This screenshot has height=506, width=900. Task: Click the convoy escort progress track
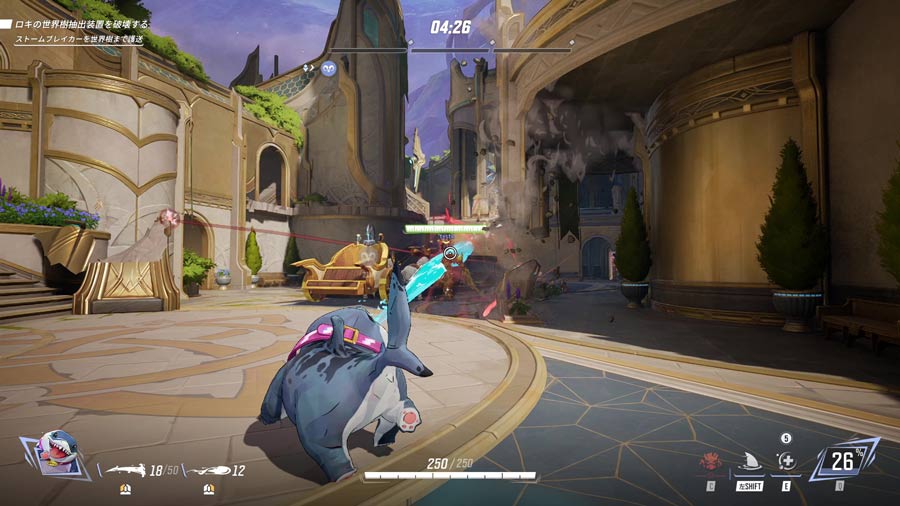(x=451, y=46)
